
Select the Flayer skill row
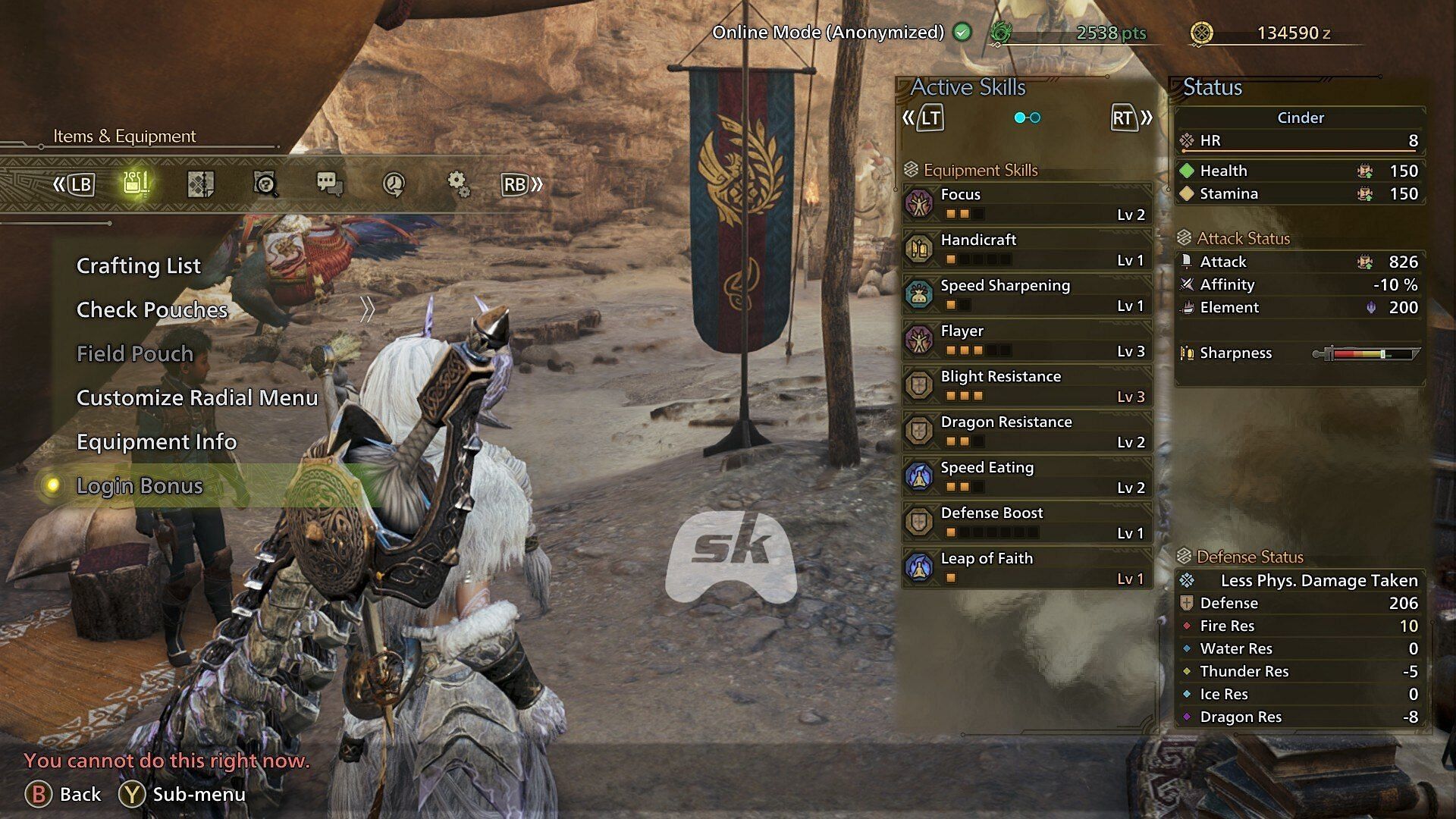[1027, 340]
